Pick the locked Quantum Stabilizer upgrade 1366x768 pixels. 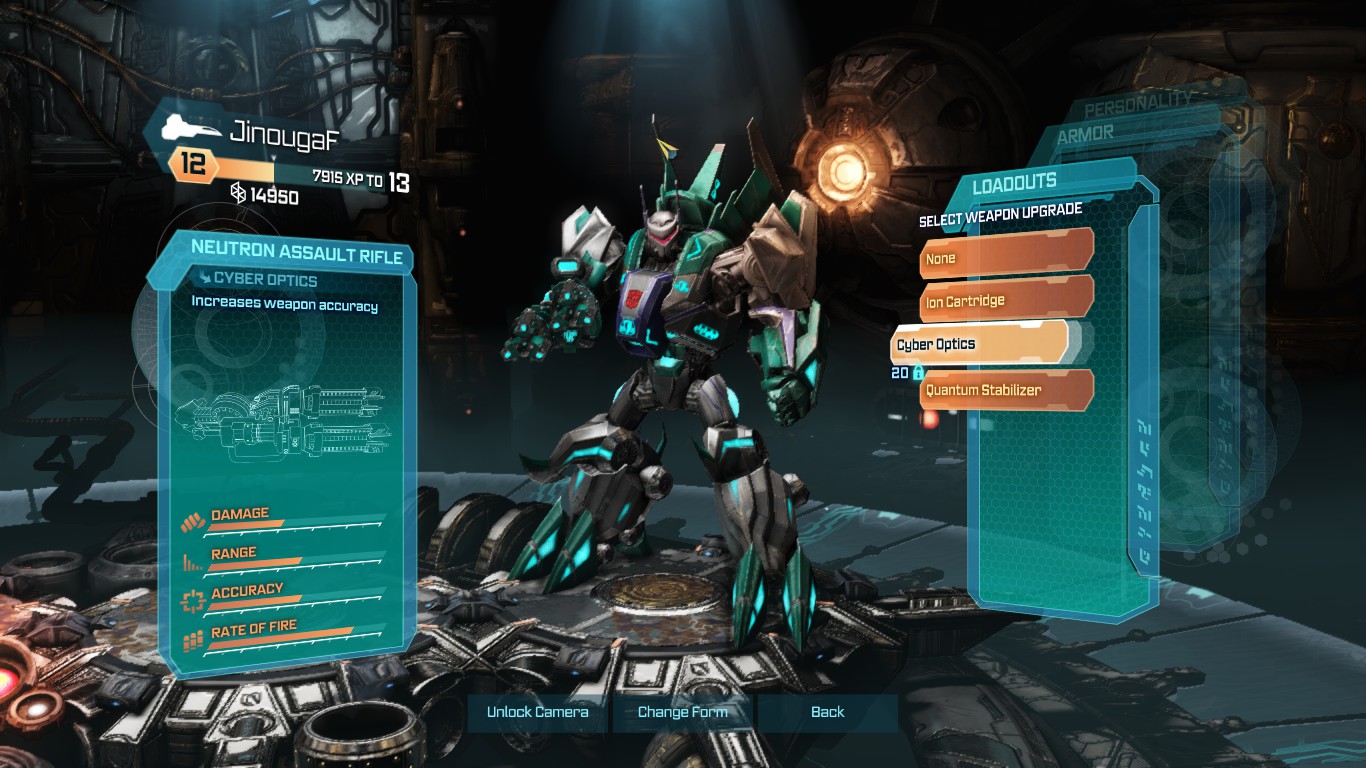pyautogui.click(x=1005, y=390)
